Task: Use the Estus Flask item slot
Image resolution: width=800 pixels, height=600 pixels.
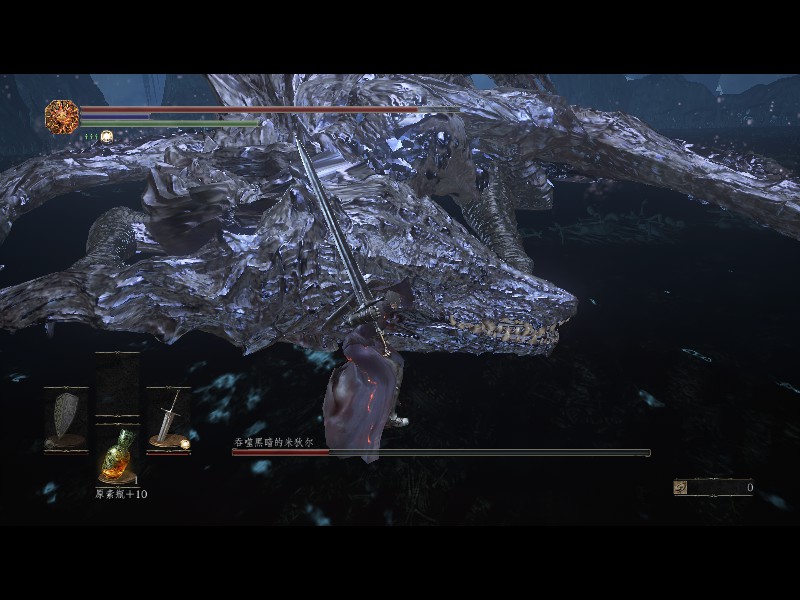Action: 117,459
